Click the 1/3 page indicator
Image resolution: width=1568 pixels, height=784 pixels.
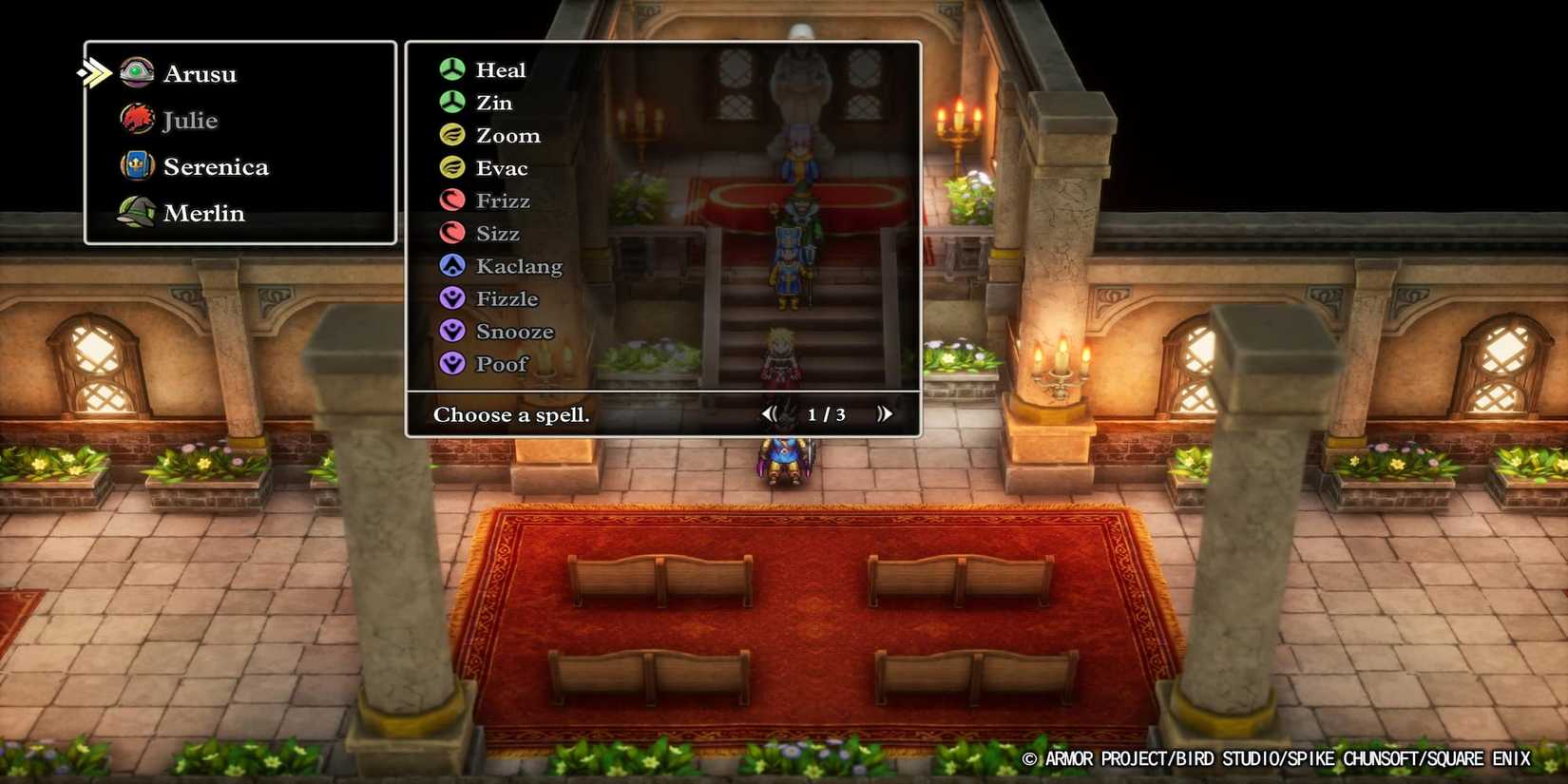(x=825, y=413)
